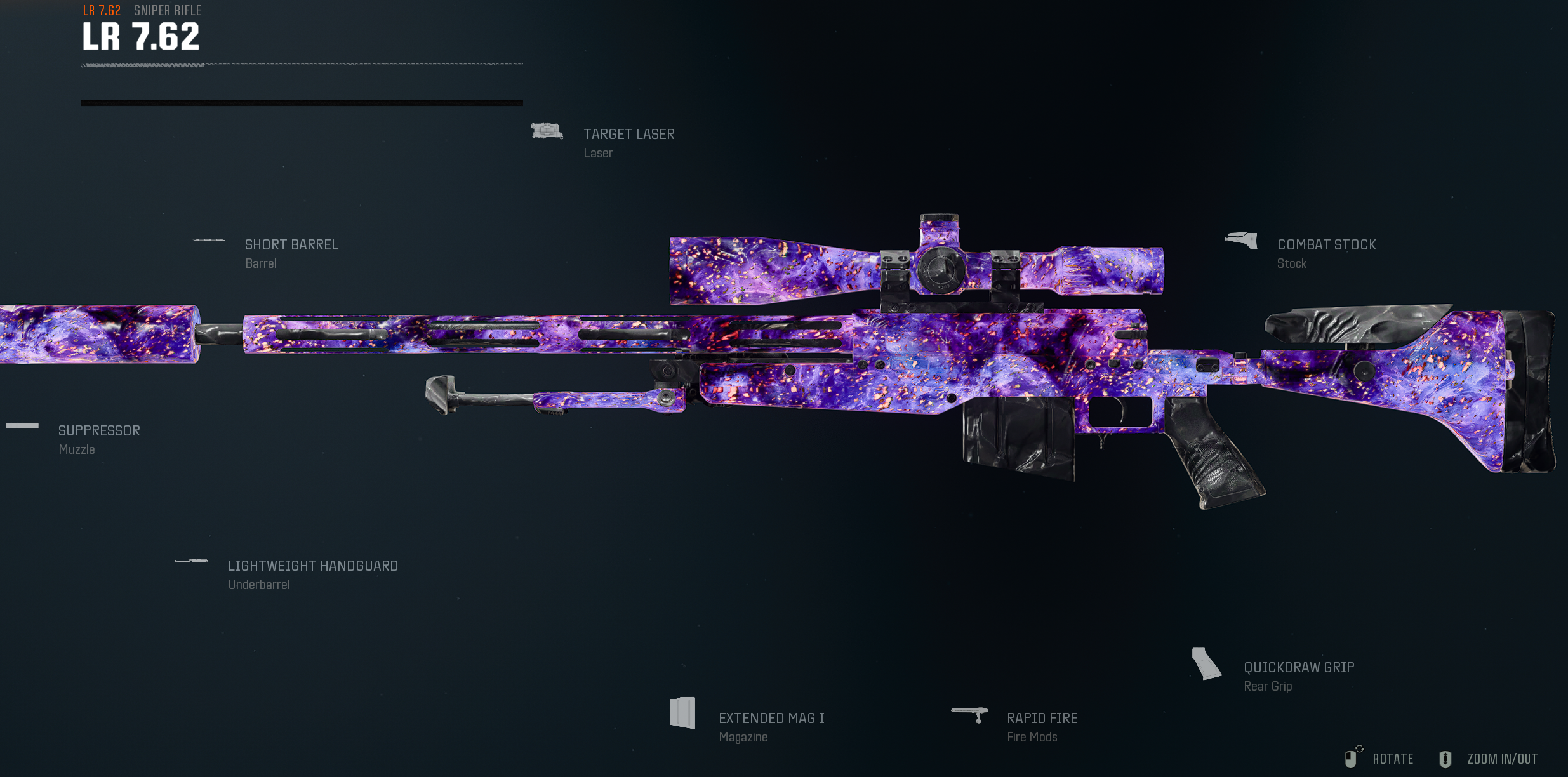Open the Extended Mag I magazine slot
Image resolution: width=1568 pixels, height=777 pixels.
(x=771, y=719)
